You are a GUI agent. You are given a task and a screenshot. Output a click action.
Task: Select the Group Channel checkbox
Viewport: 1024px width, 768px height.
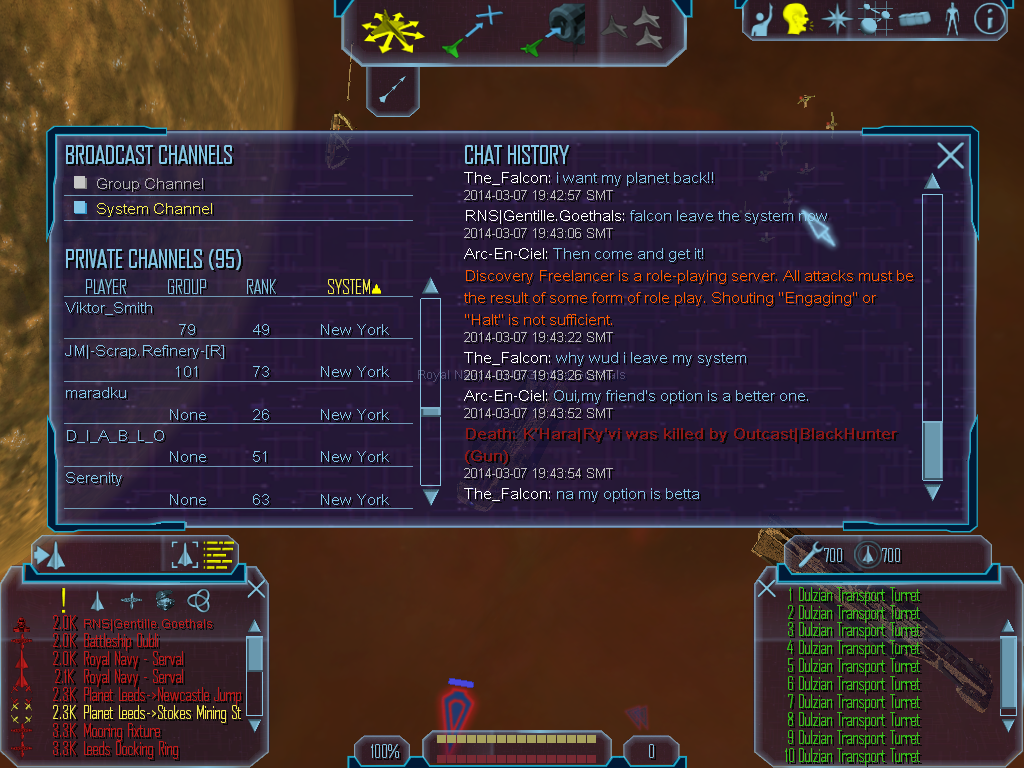(81, 183)
